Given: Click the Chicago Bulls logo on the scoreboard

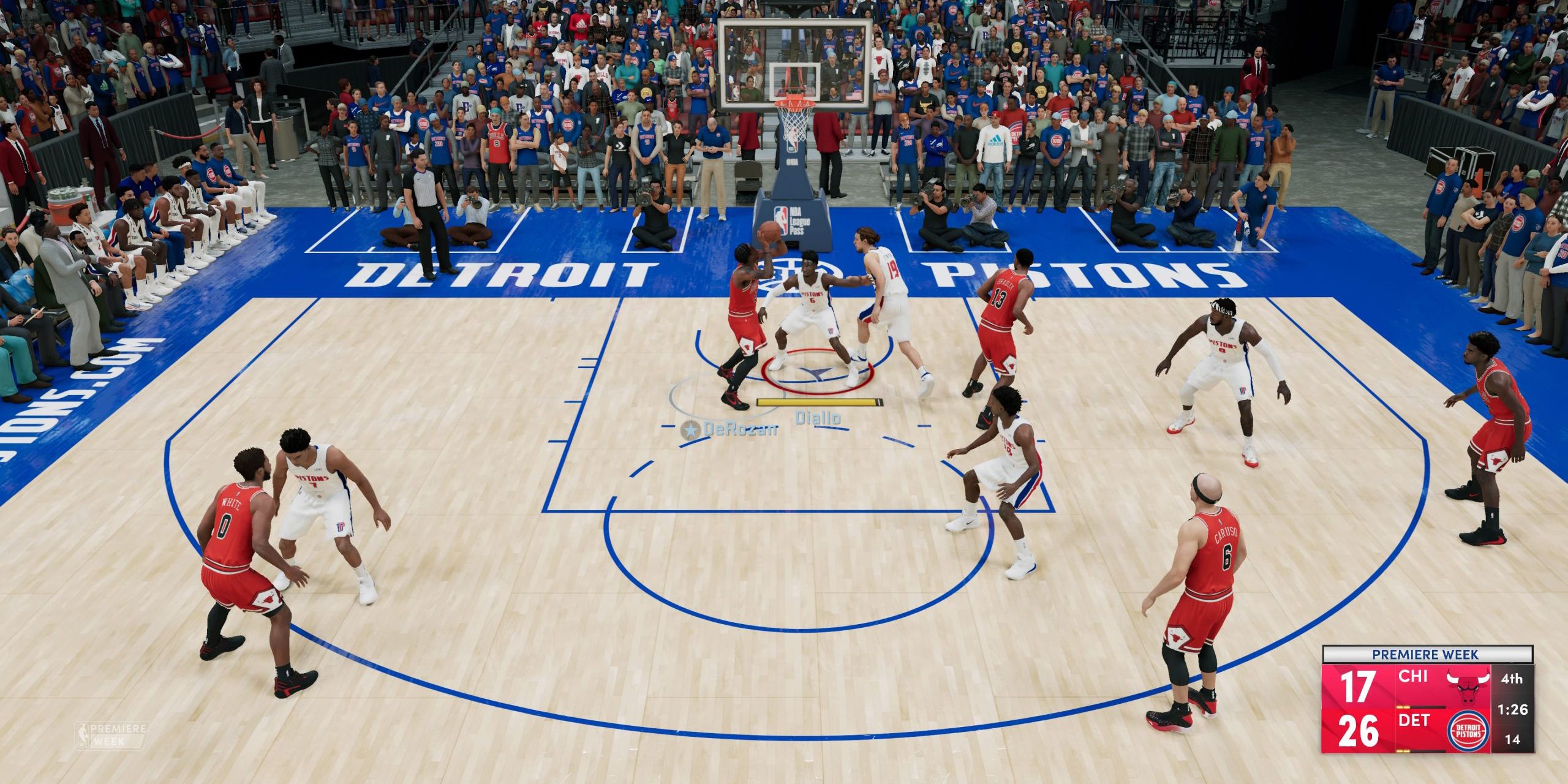Looking at the screenshot, I should pos(1469,687).
